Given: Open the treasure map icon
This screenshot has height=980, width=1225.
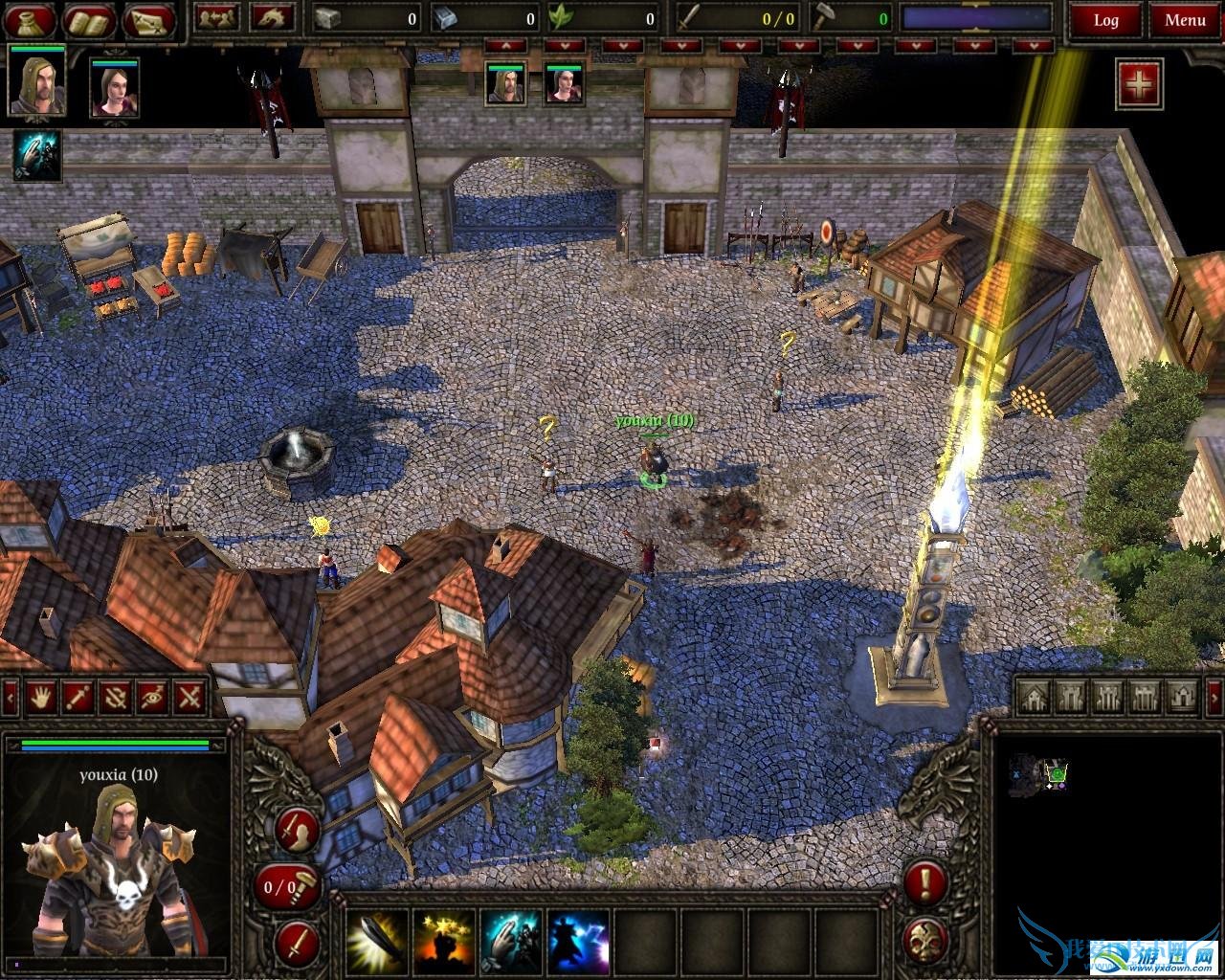Looking at the screenshot, I should pos(149,19).
